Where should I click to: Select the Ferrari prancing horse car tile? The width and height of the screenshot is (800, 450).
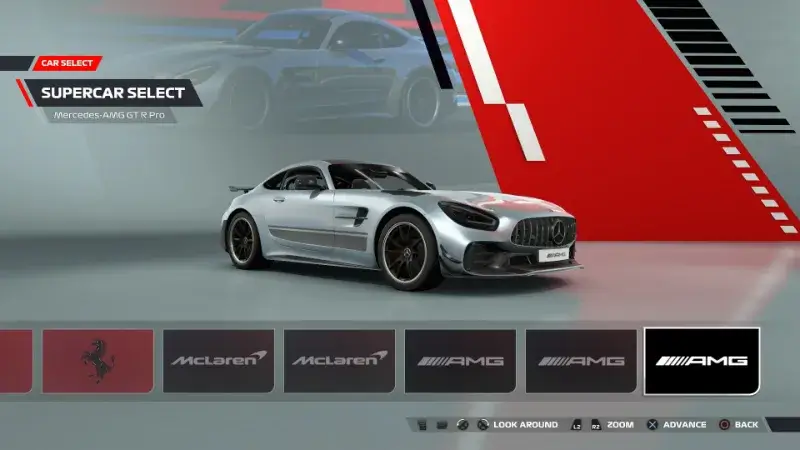(x=97, y=360)
